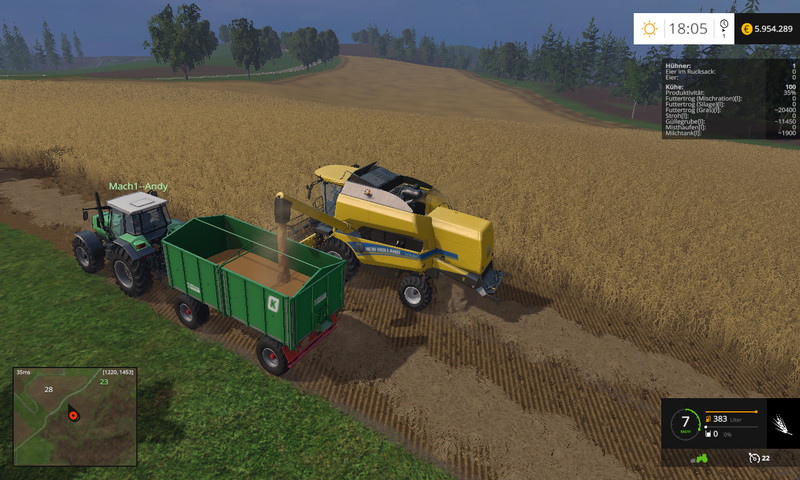Click the red player marker on the minimap
This screenshot has width=800, height=480.
(x=72, y=413)
